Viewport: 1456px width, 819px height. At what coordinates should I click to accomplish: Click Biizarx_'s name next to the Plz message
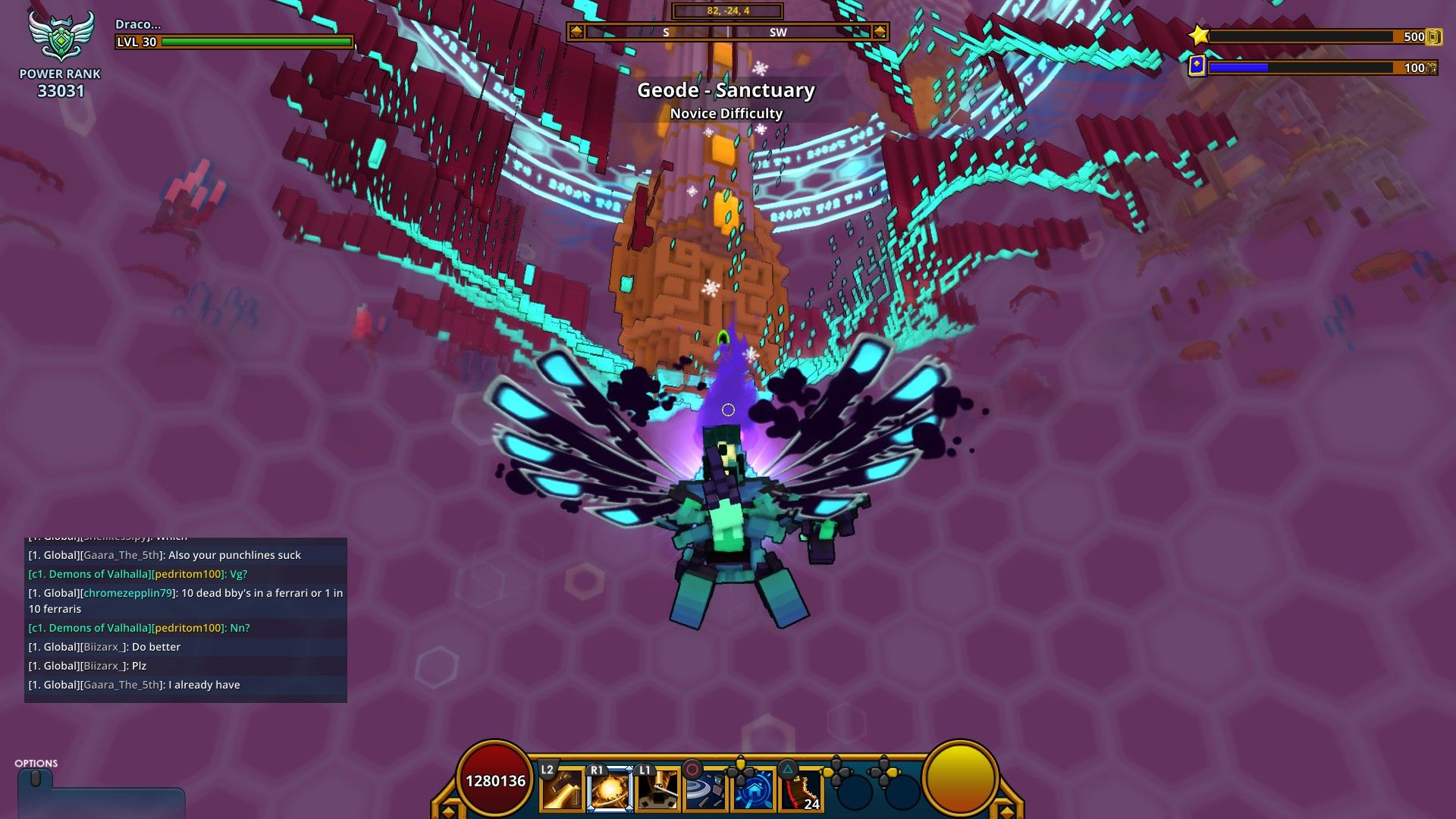[104, 665]
